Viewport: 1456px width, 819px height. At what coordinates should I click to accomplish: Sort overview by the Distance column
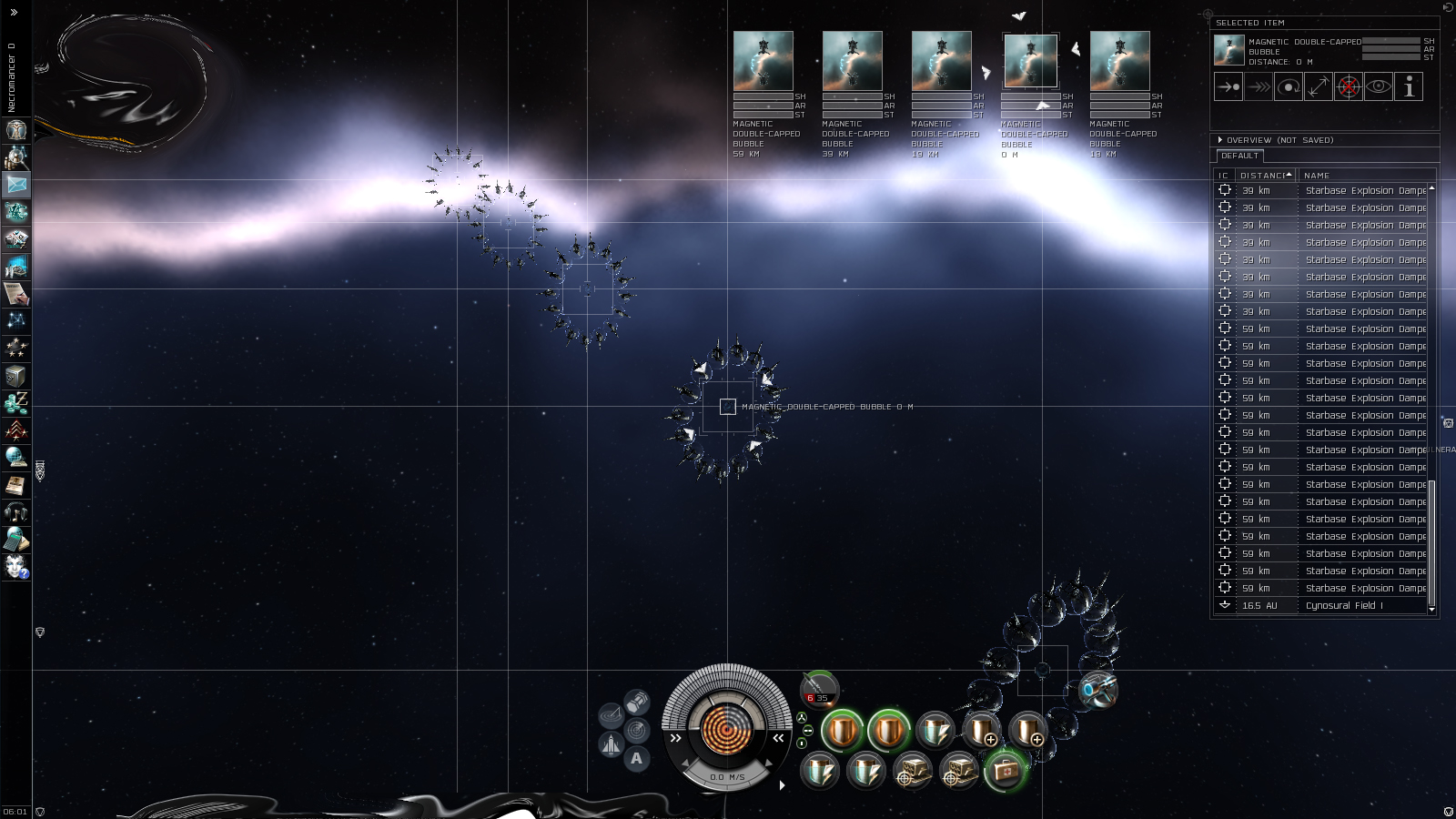1265,176
